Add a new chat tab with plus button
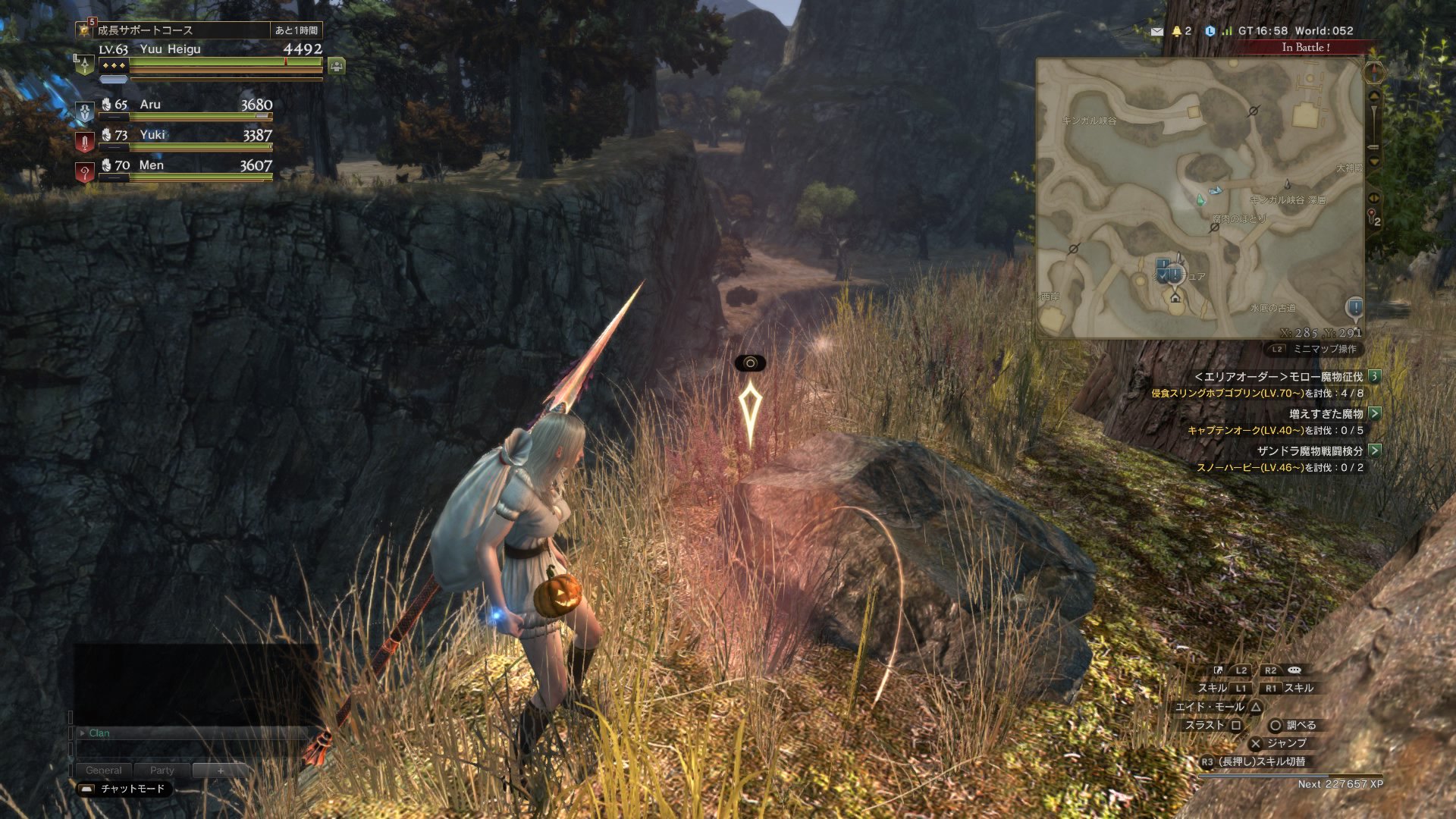This screenshot has width=1456, height=819. click(x=221, y=770)
